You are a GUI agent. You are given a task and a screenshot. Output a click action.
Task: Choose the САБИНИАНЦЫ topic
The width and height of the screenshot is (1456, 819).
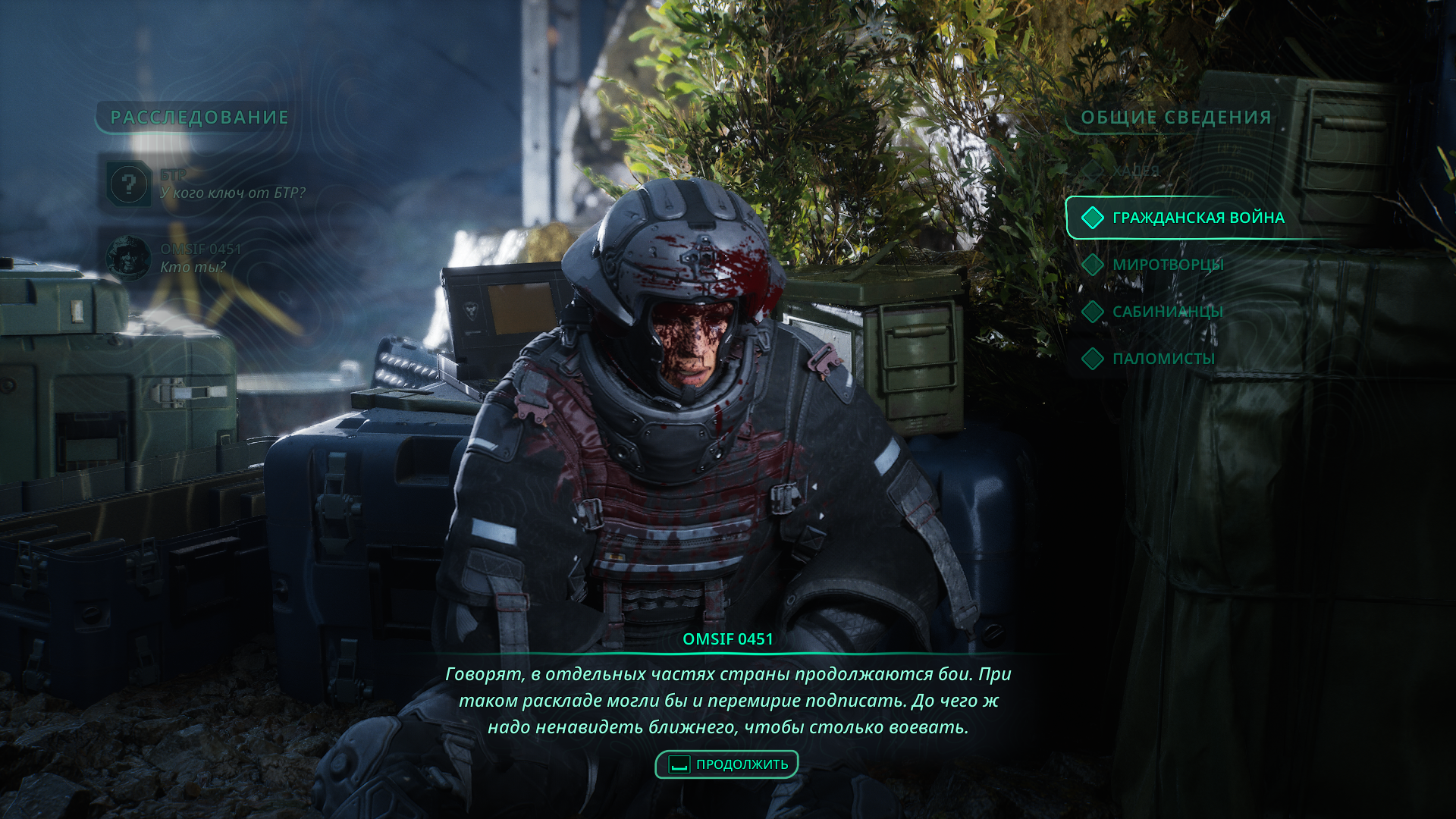pyautogui.click(x=1167, y=312)
